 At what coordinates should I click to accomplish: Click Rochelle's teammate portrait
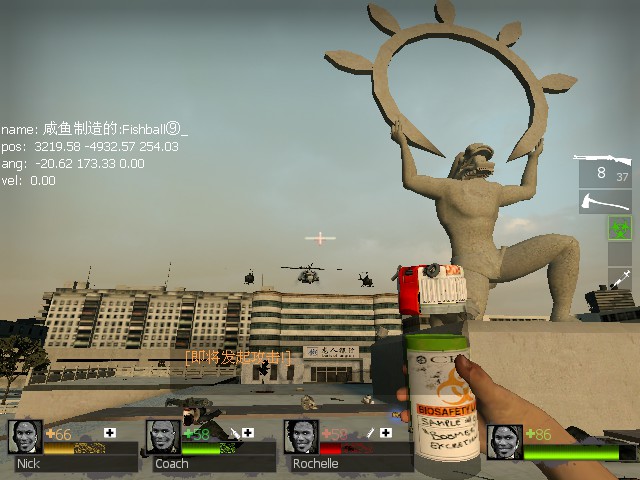[301, 438]
